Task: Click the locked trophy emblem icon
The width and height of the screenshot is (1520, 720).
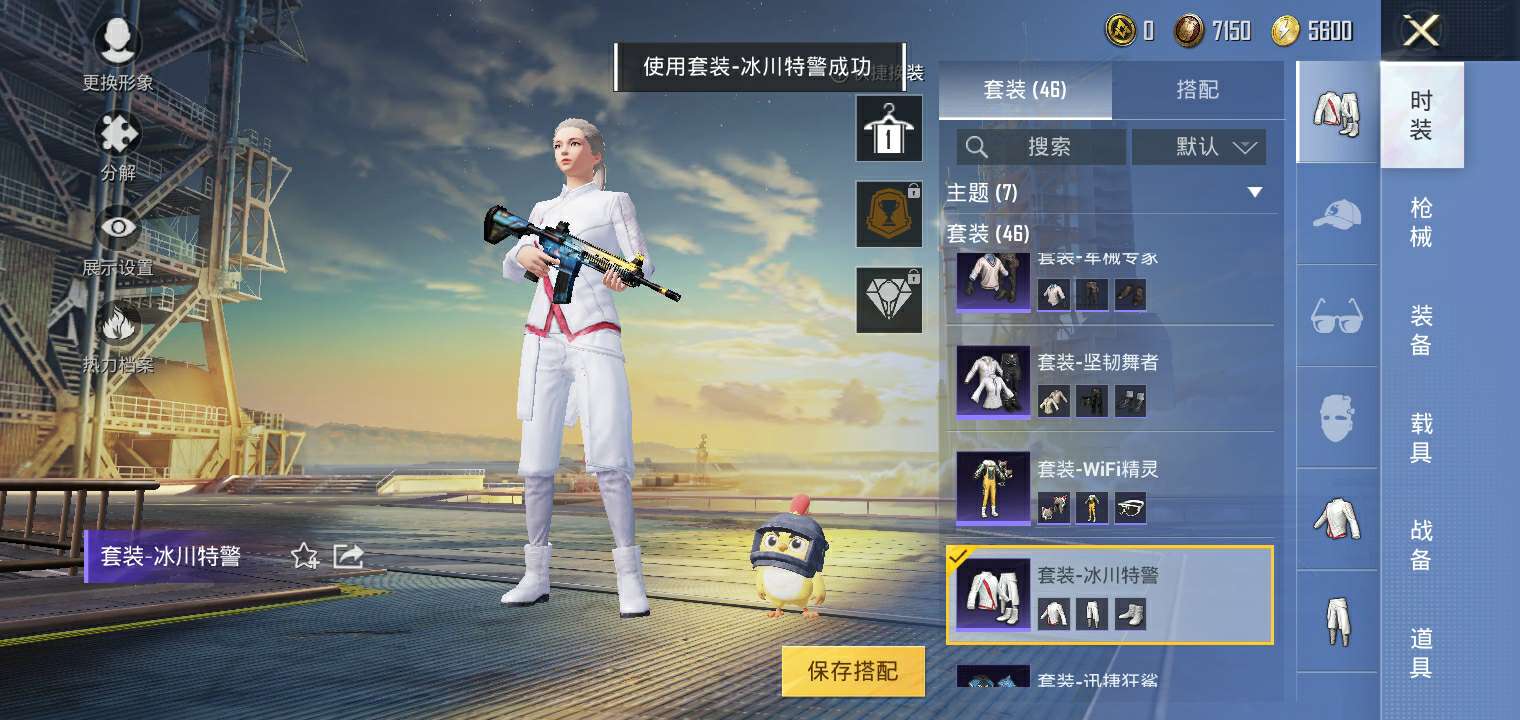Action: click(887, 214)
